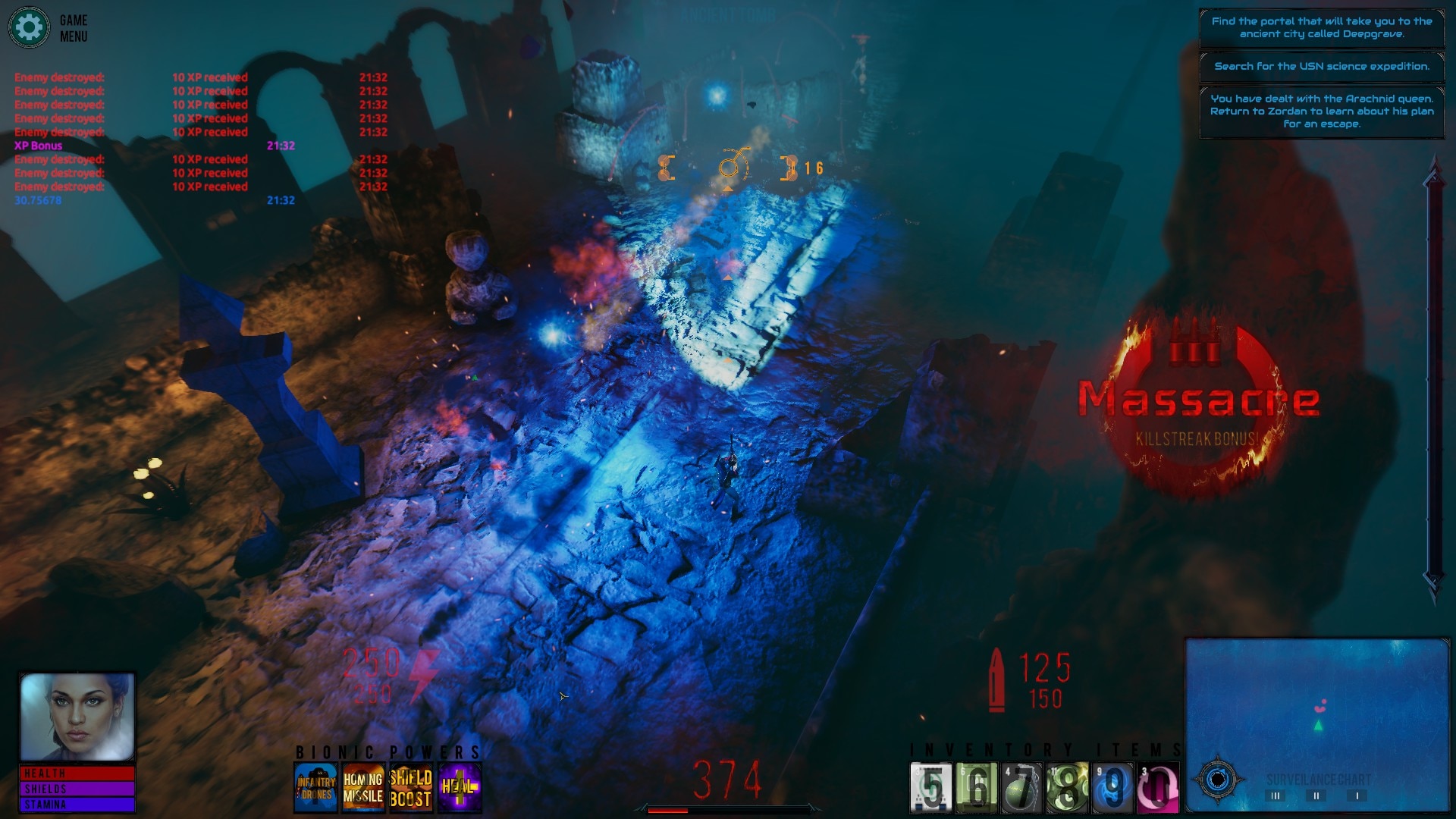This screenshot has width=1456, height=819.
Task: Fire the Homing Missile bionic power
Action: click(363, 788)
